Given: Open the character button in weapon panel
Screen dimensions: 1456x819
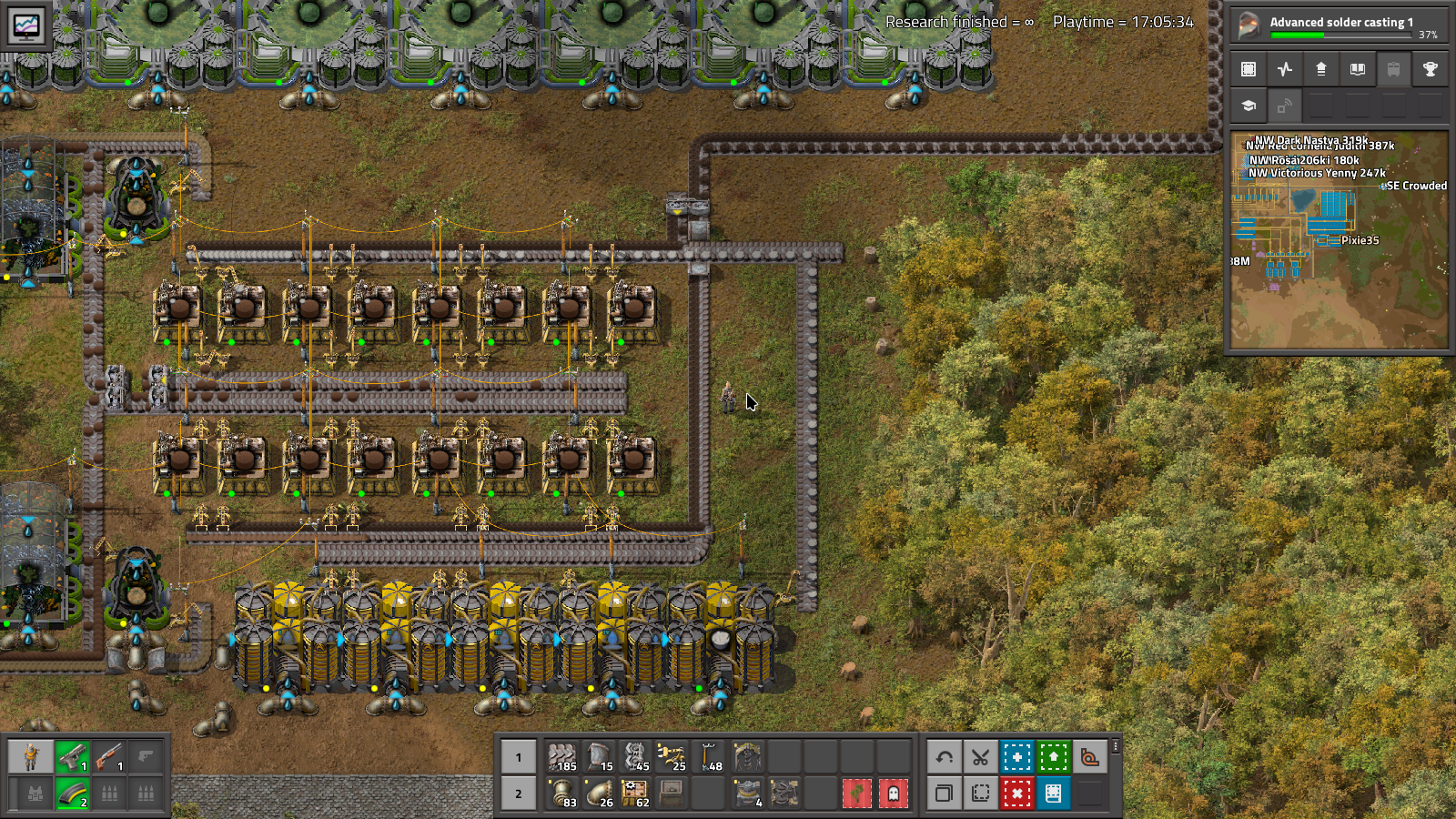Looking at the screenshot, I should pyautogui.click(x=31, y=757).
